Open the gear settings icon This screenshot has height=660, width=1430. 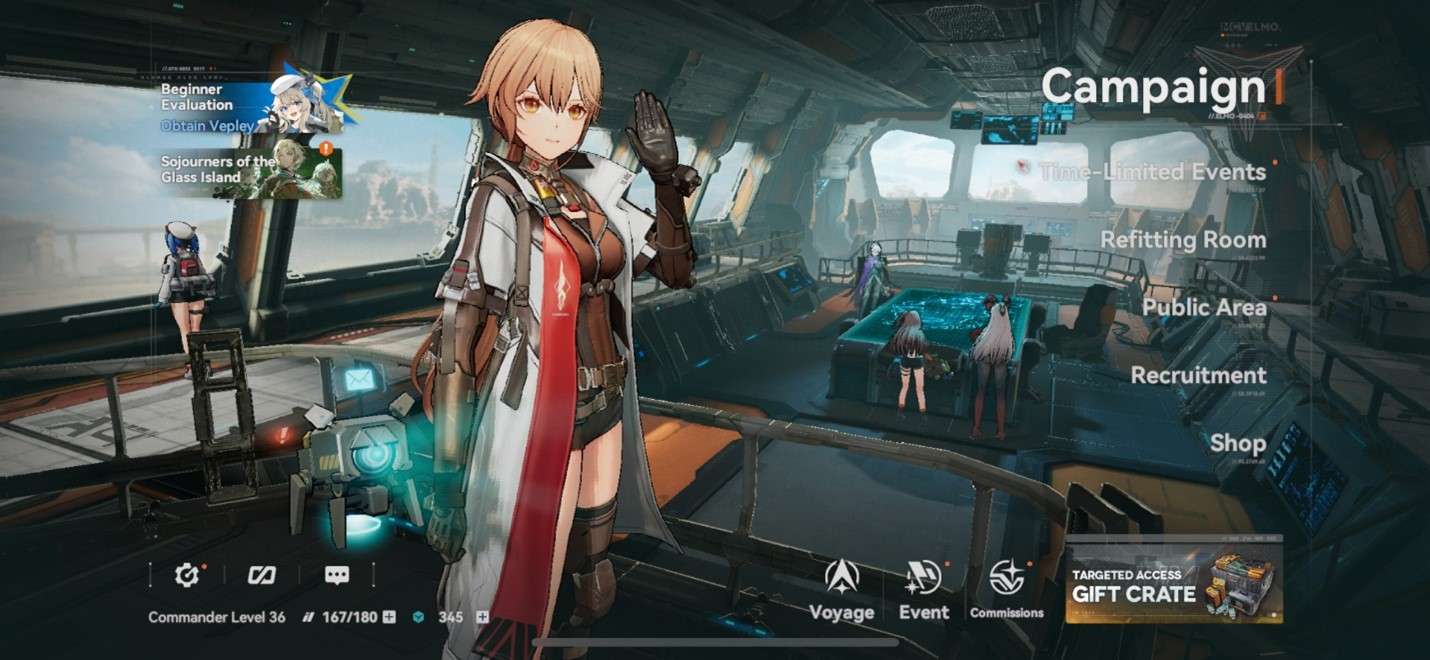[x=186, y=575]
